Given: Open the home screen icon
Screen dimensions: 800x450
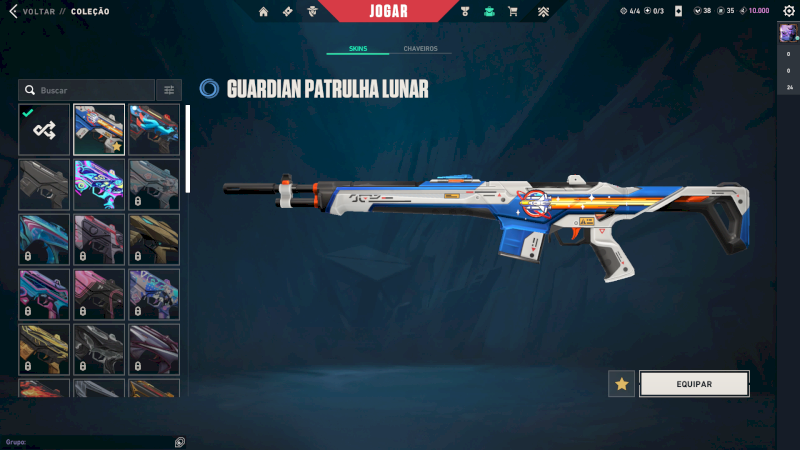Looking at the screenshot, I should click(263, 12).
